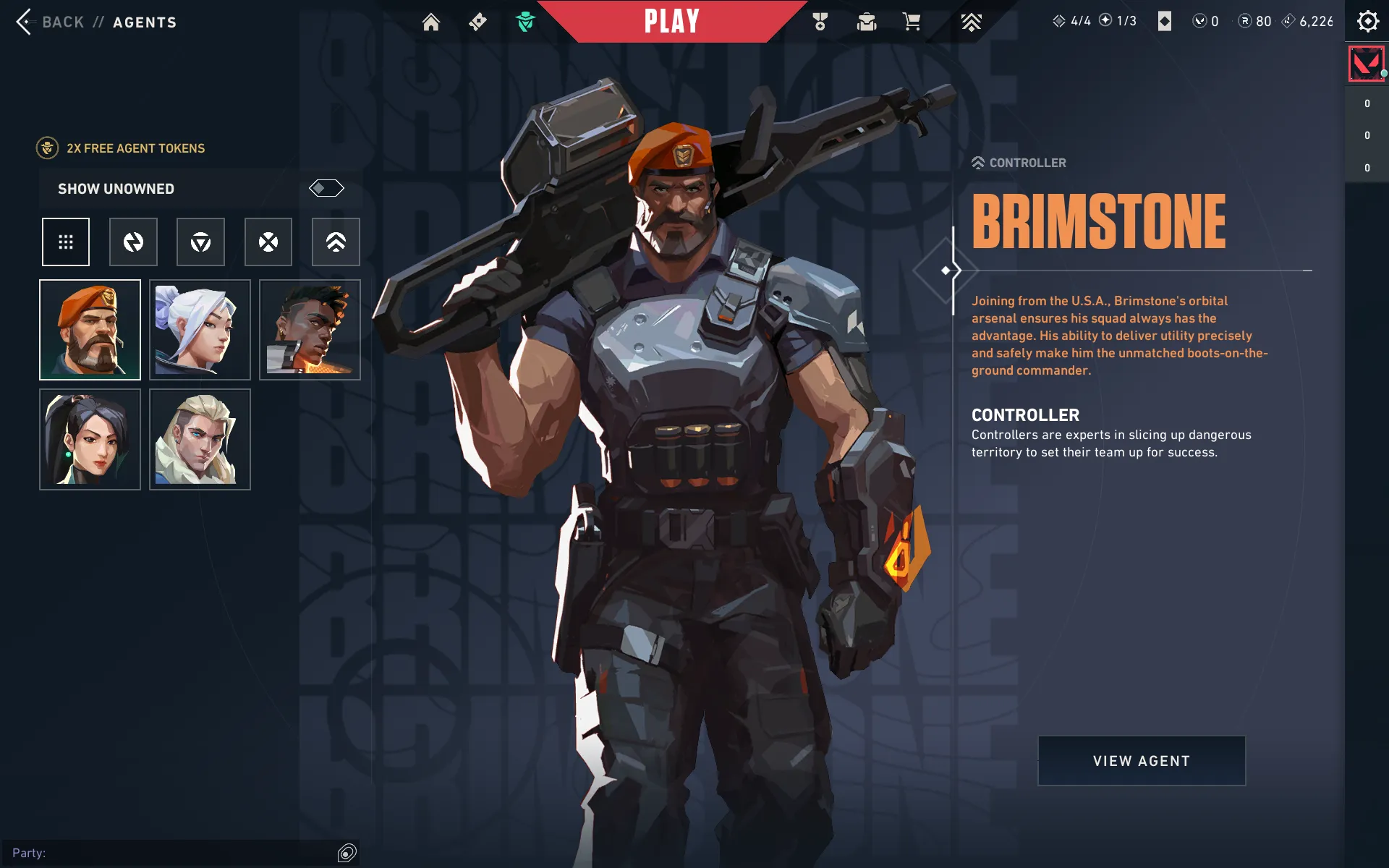Open the settings gear
The height and width of the screenshot is (868, 1389).
(1367, 22)
